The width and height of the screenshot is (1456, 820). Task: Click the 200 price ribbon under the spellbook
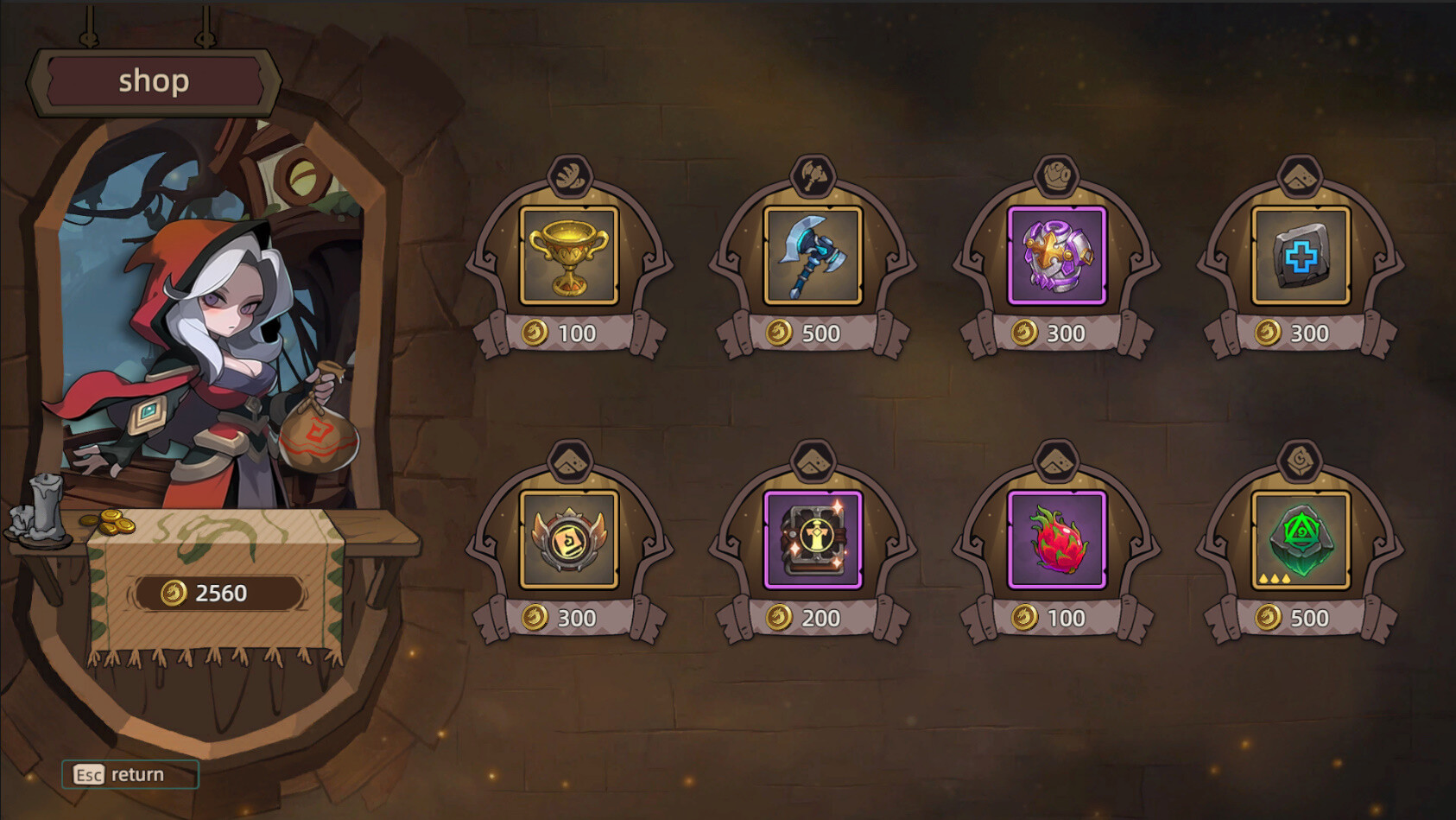click(x=813, y=619)
